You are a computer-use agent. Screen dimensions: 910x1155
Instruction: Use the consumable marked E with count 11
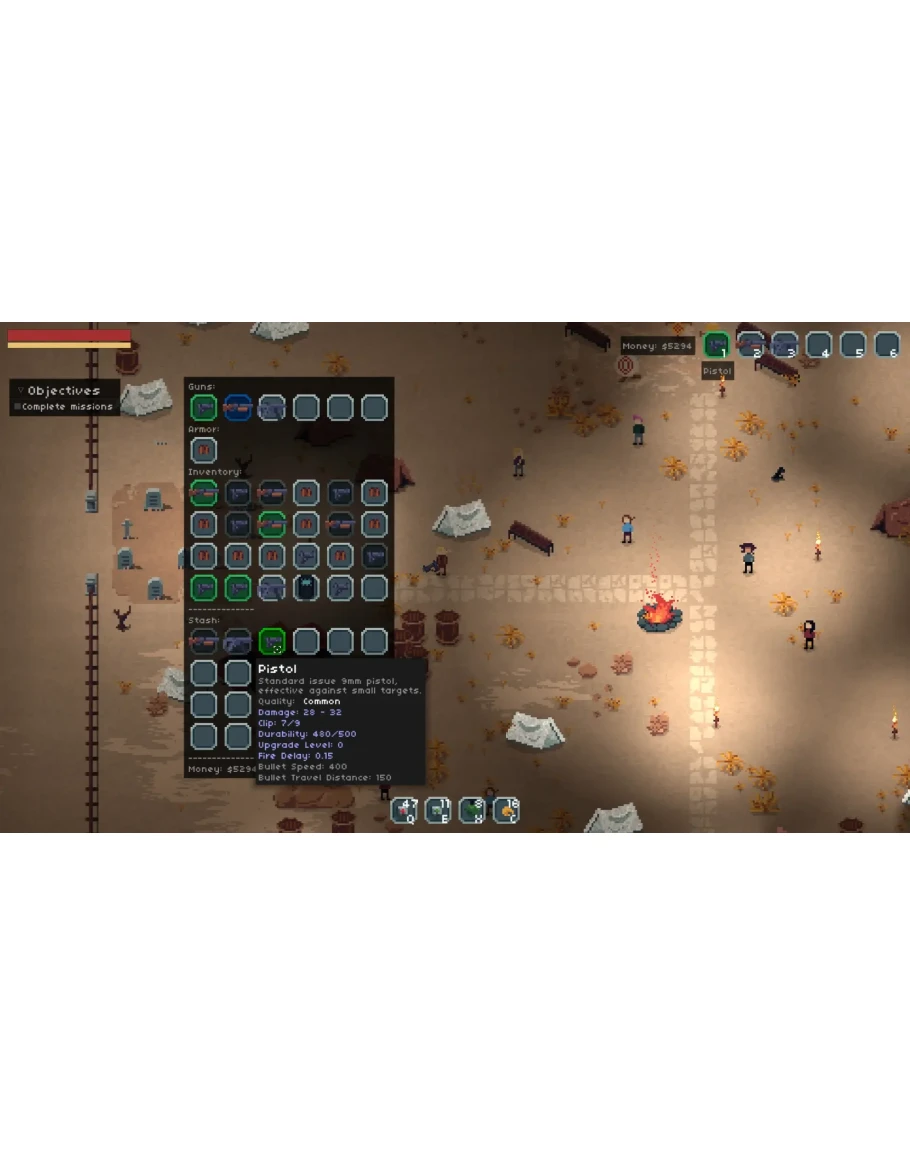pyautogui.click(x=439, y=810)
